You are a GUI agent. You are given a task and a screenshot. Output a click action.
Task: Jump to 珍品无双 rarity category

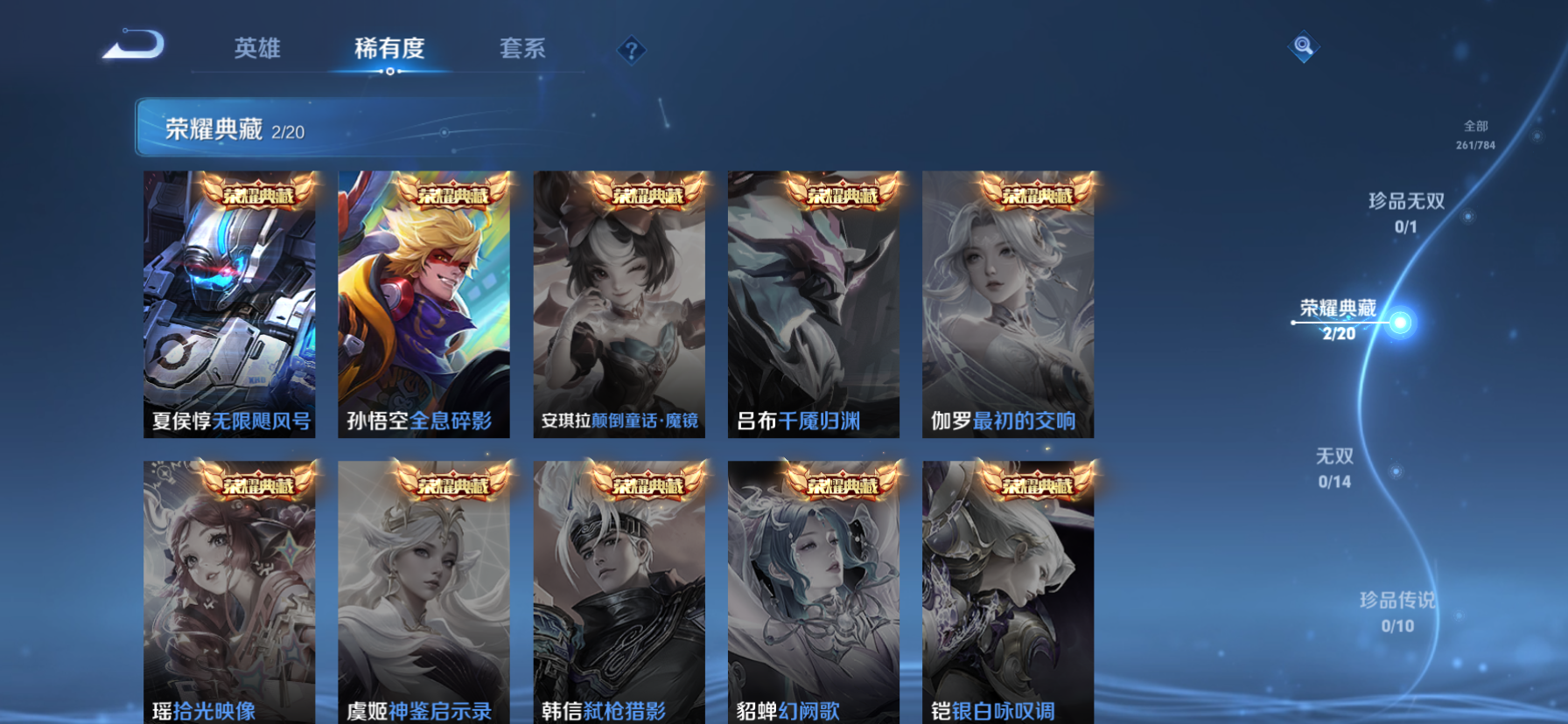1406,212
